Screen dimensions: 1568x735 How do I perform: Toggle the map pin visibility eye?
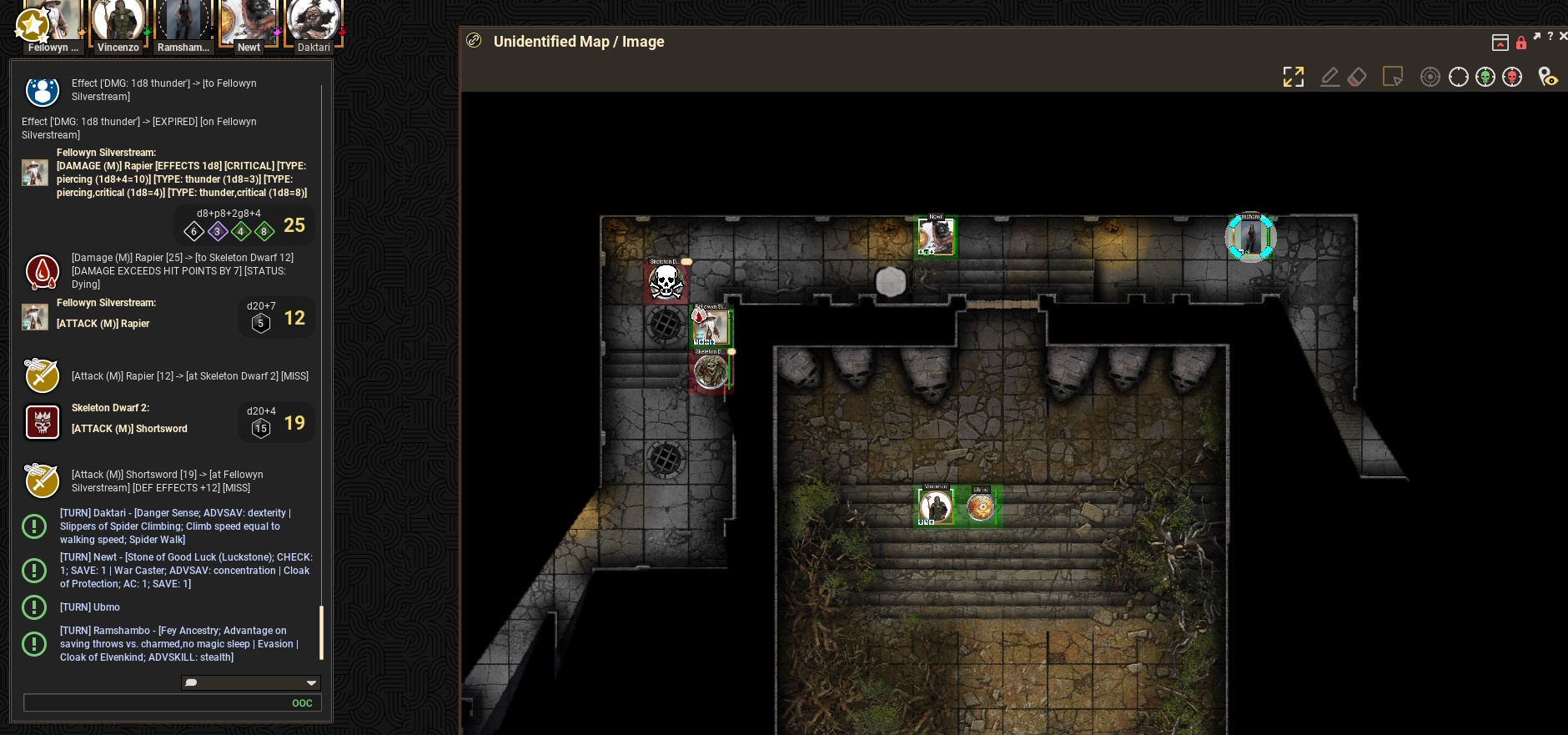(x=1548, y=78)
